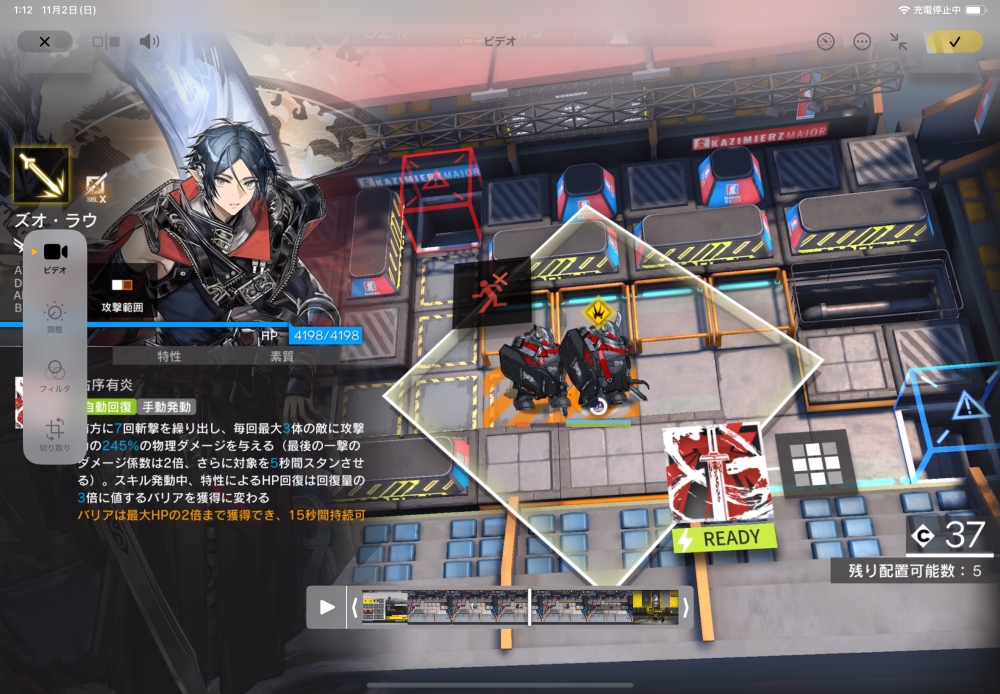Open the 切り取り crop tool
This screenshot has height=694, width=1000.
(55, 433)
